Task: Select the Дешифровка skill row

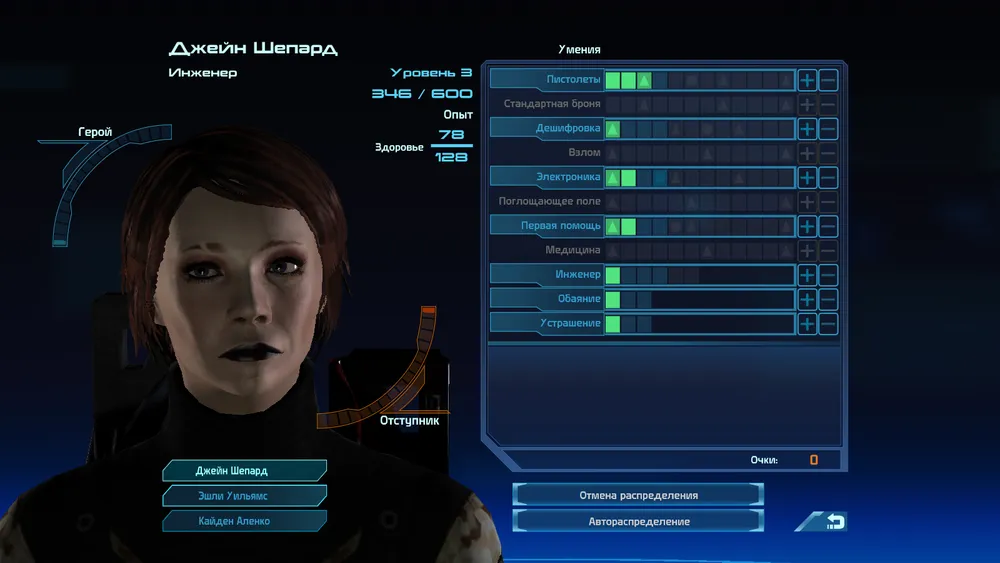Action: point(548,129)
